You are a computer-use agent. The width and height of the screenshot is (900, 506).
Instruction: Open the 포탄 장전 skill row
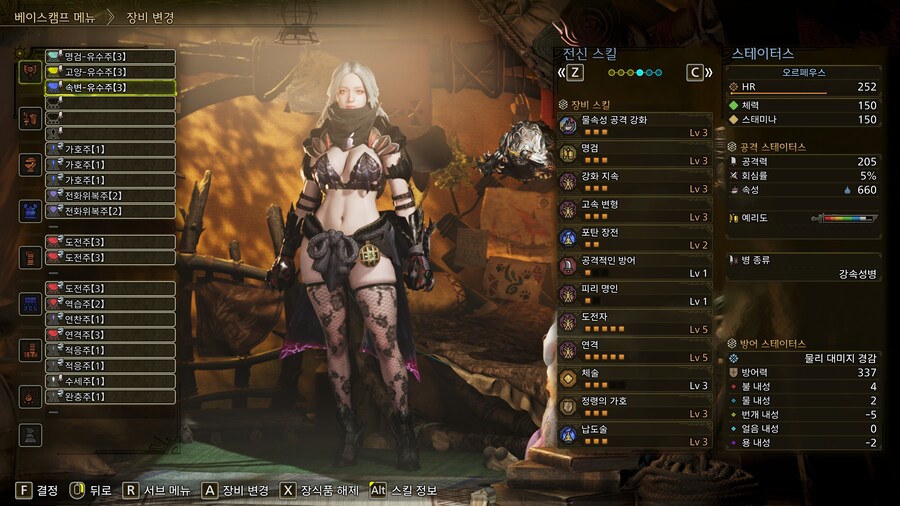(636, 237)
